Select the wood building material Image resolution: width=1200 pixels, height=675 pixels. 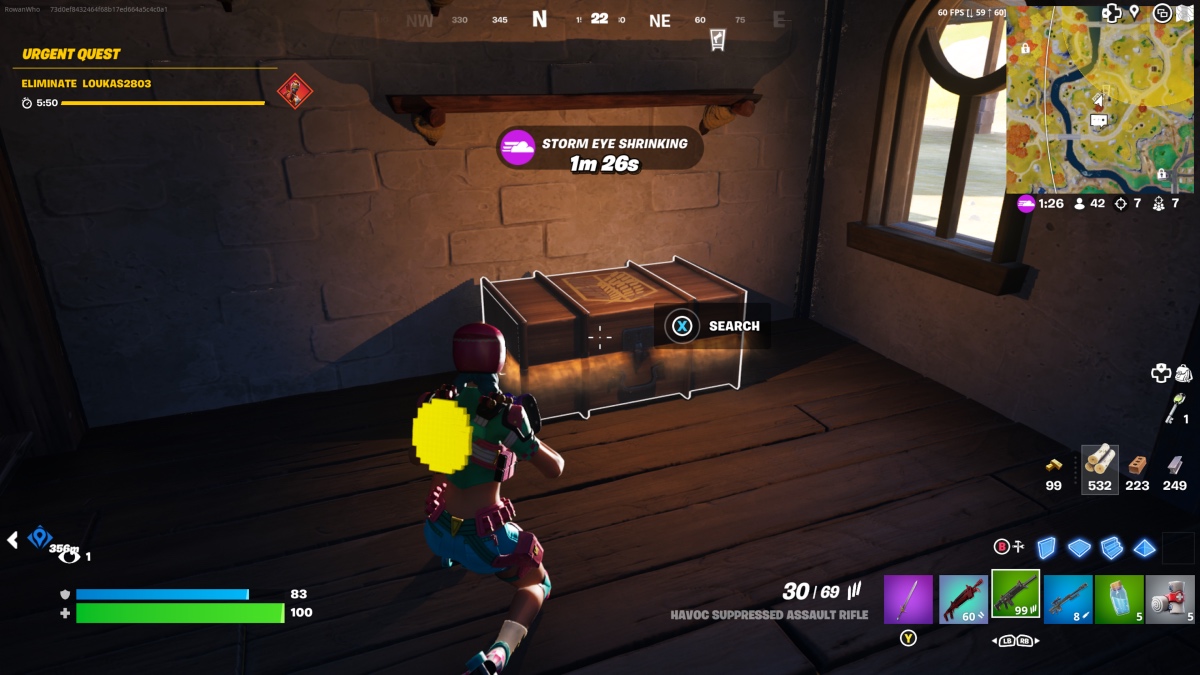pyautogui.click(x=1100, y=464)
